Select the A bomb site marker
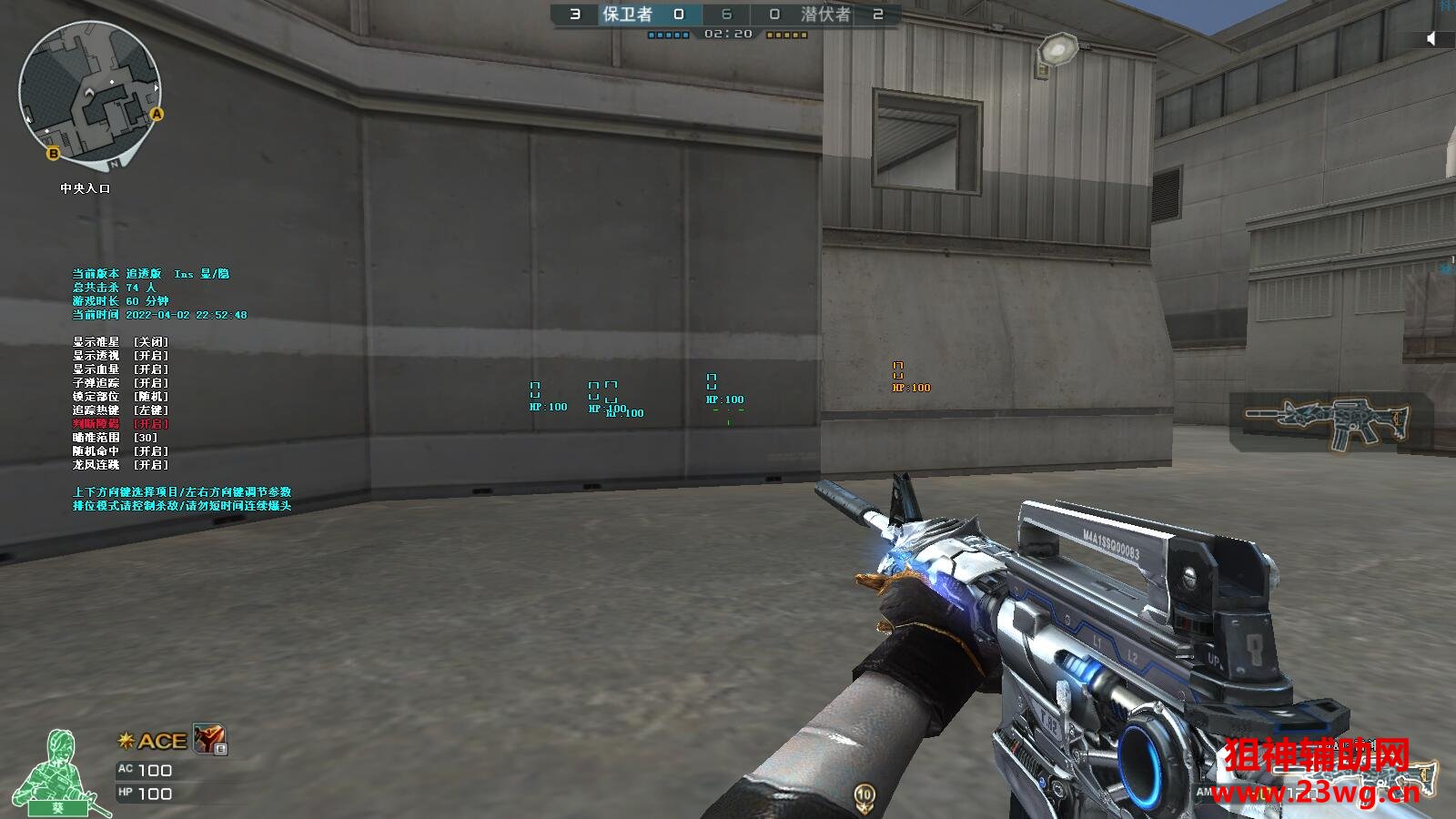 click(157, 115)
